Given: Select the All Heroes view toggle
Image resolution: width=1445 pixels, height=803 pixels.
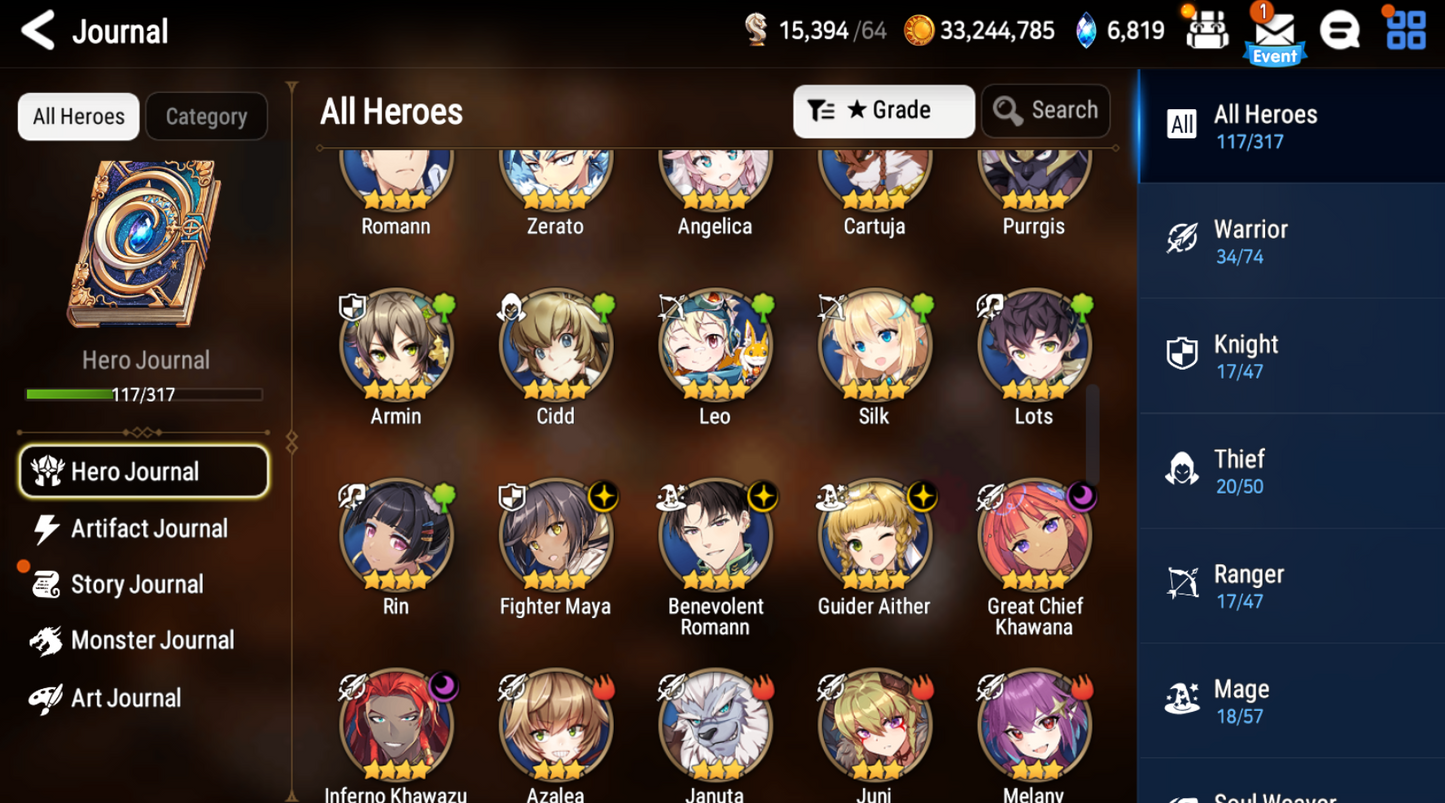Looking at the screenshot, I should coord(77,116).
